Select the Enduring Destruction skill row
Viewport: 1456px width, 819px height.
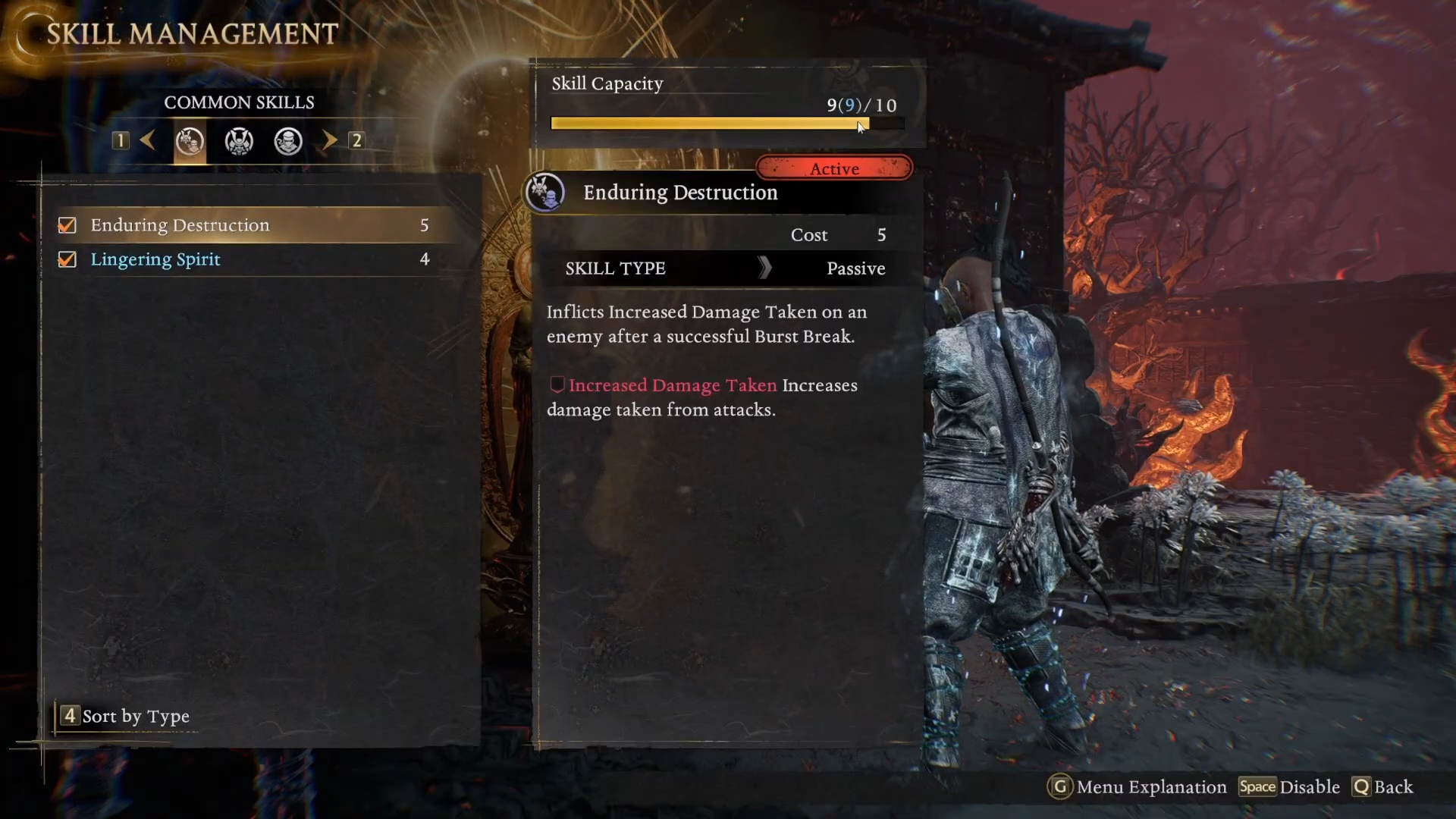[250, 225]
